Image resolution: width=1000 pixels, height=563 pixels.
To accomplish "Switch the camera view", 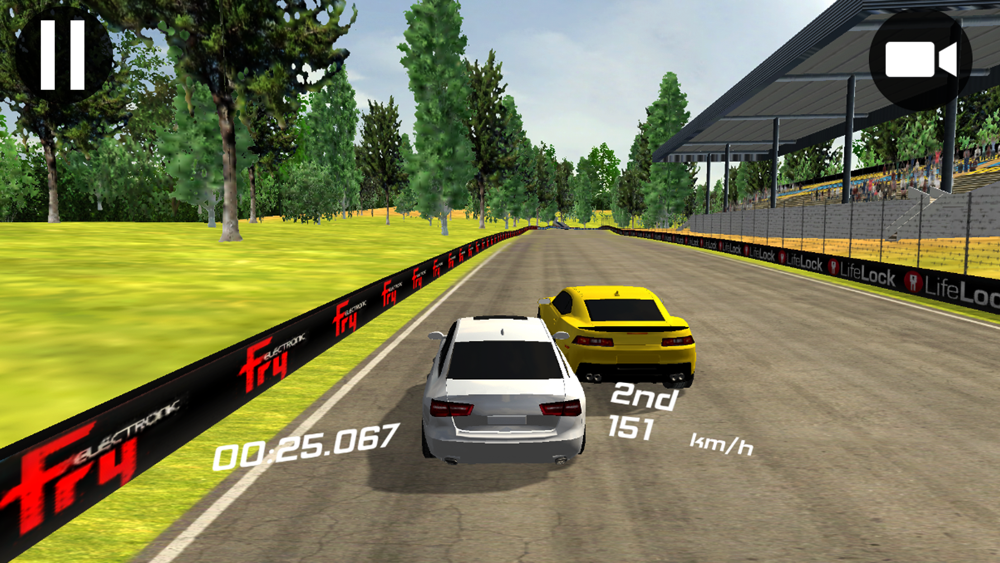I will [920, 60].
